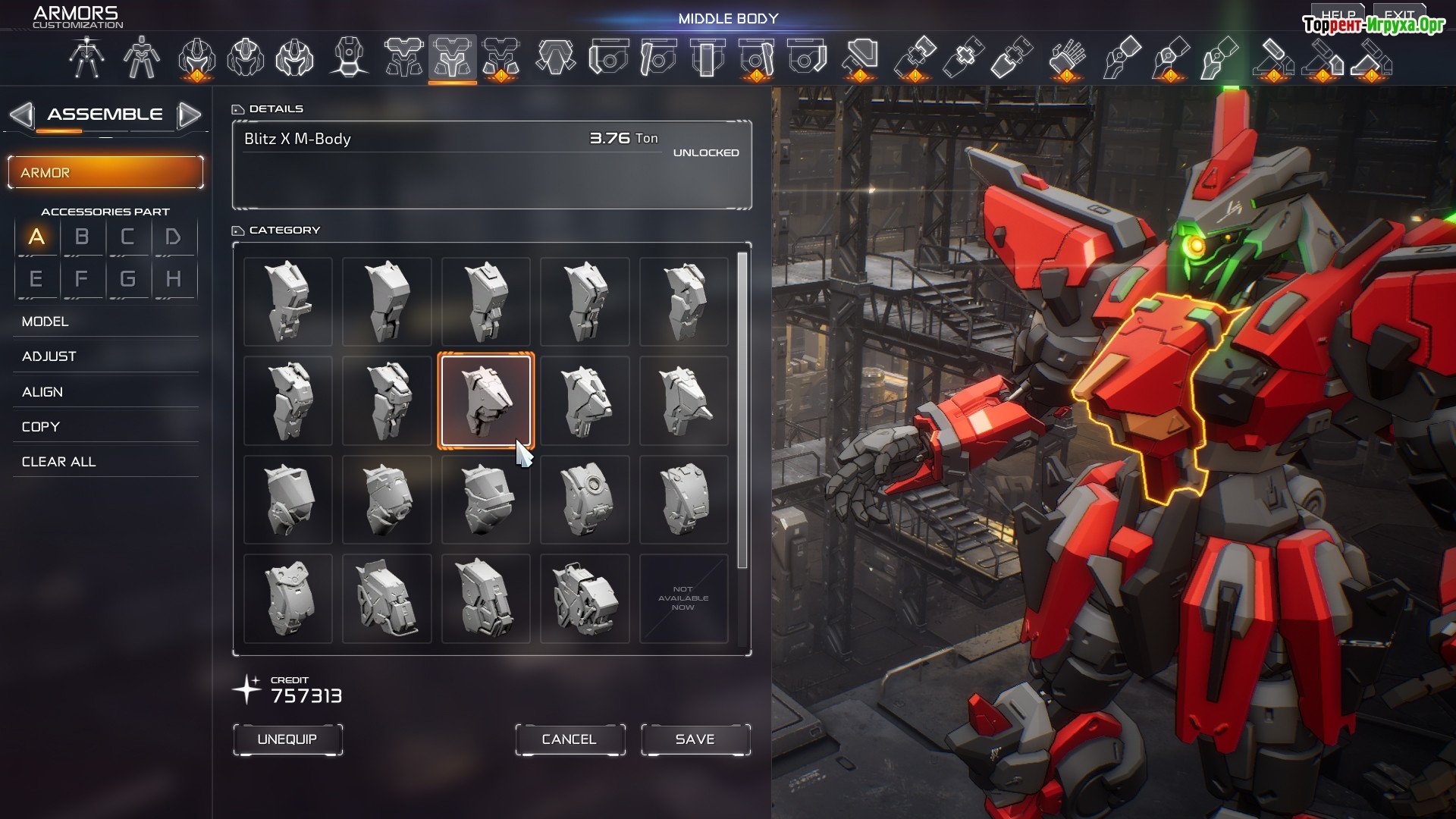Select the hand armor category icon
The image size is (1456, 819).
(x=1065, y=58)
